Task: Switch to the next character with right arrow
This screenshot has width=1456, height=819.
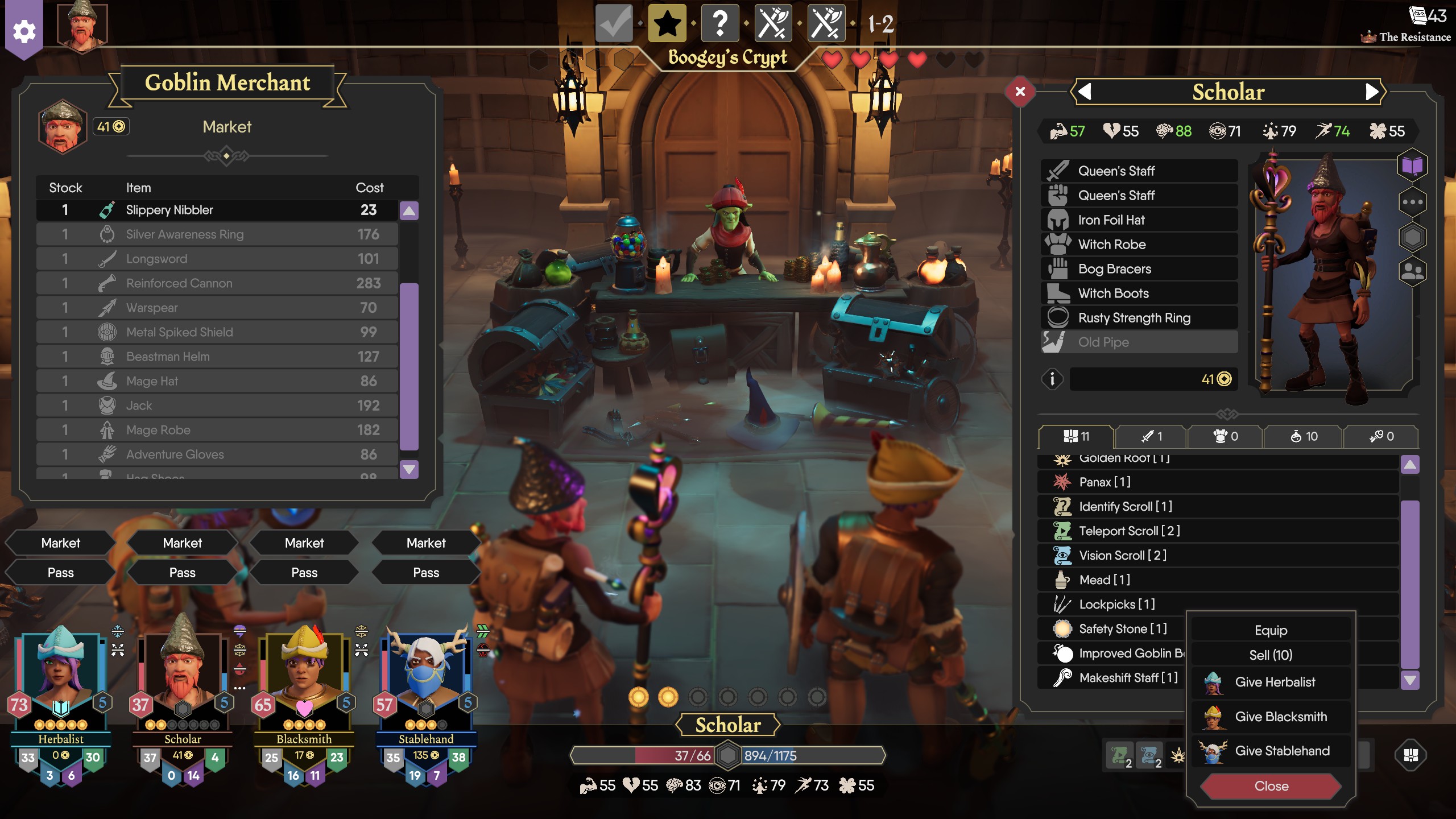Action: (1371, 92)
